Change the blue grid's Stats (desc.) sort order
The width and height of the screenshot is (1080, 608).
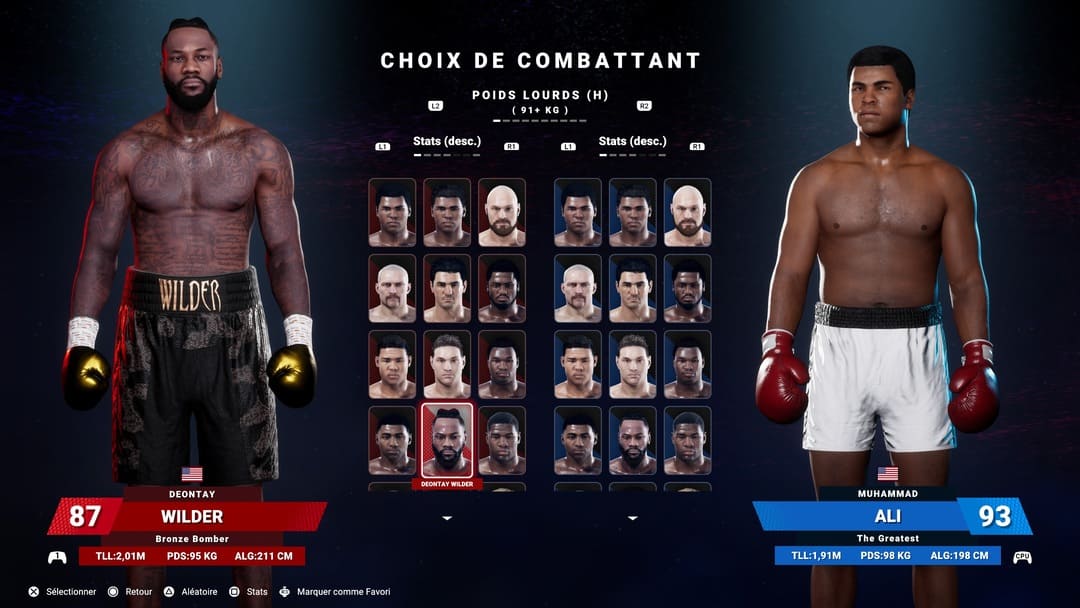pos(632,142)
